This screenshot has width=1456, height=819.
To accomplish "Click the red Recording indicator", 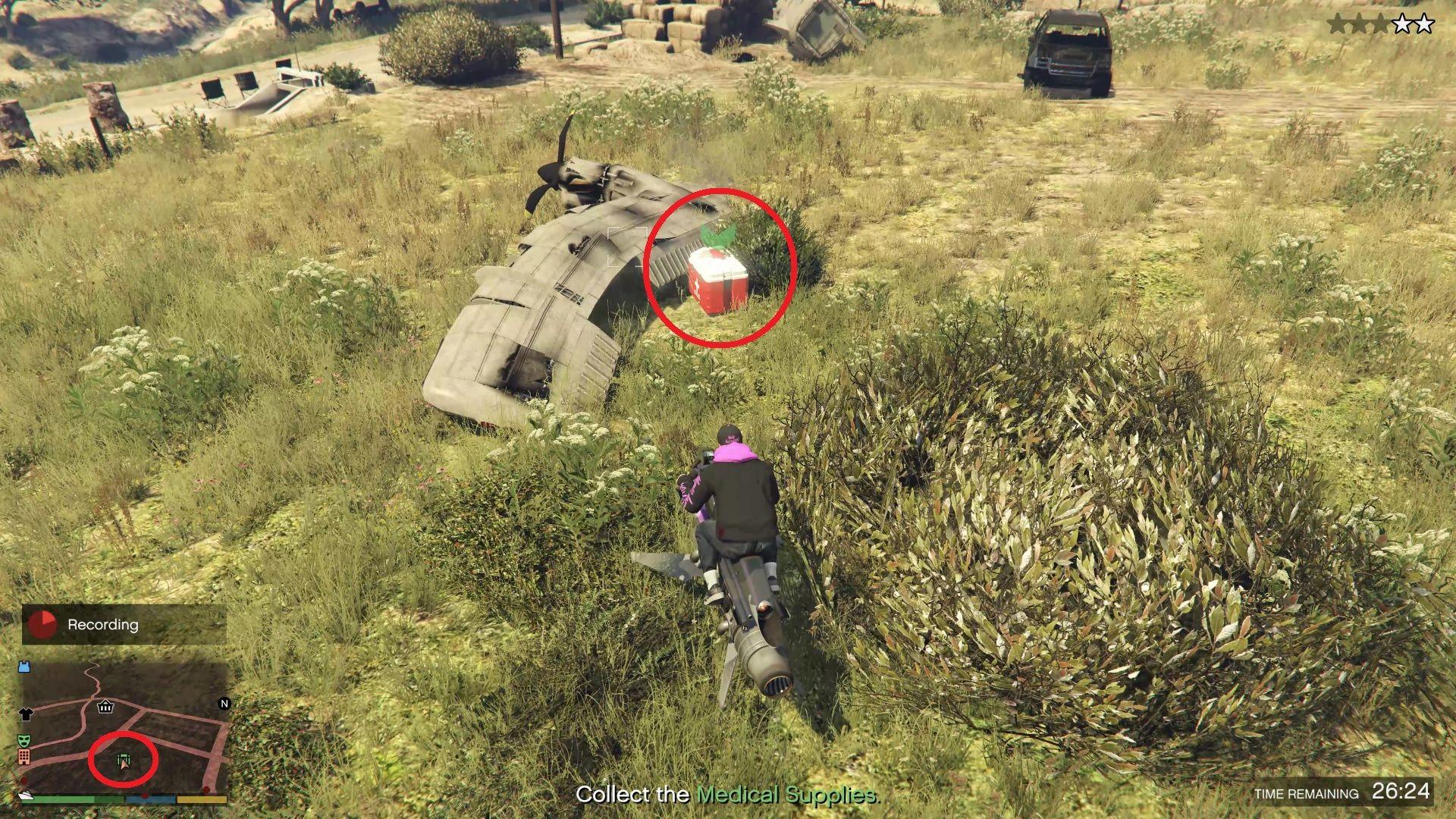I will [x=41, y=626].
